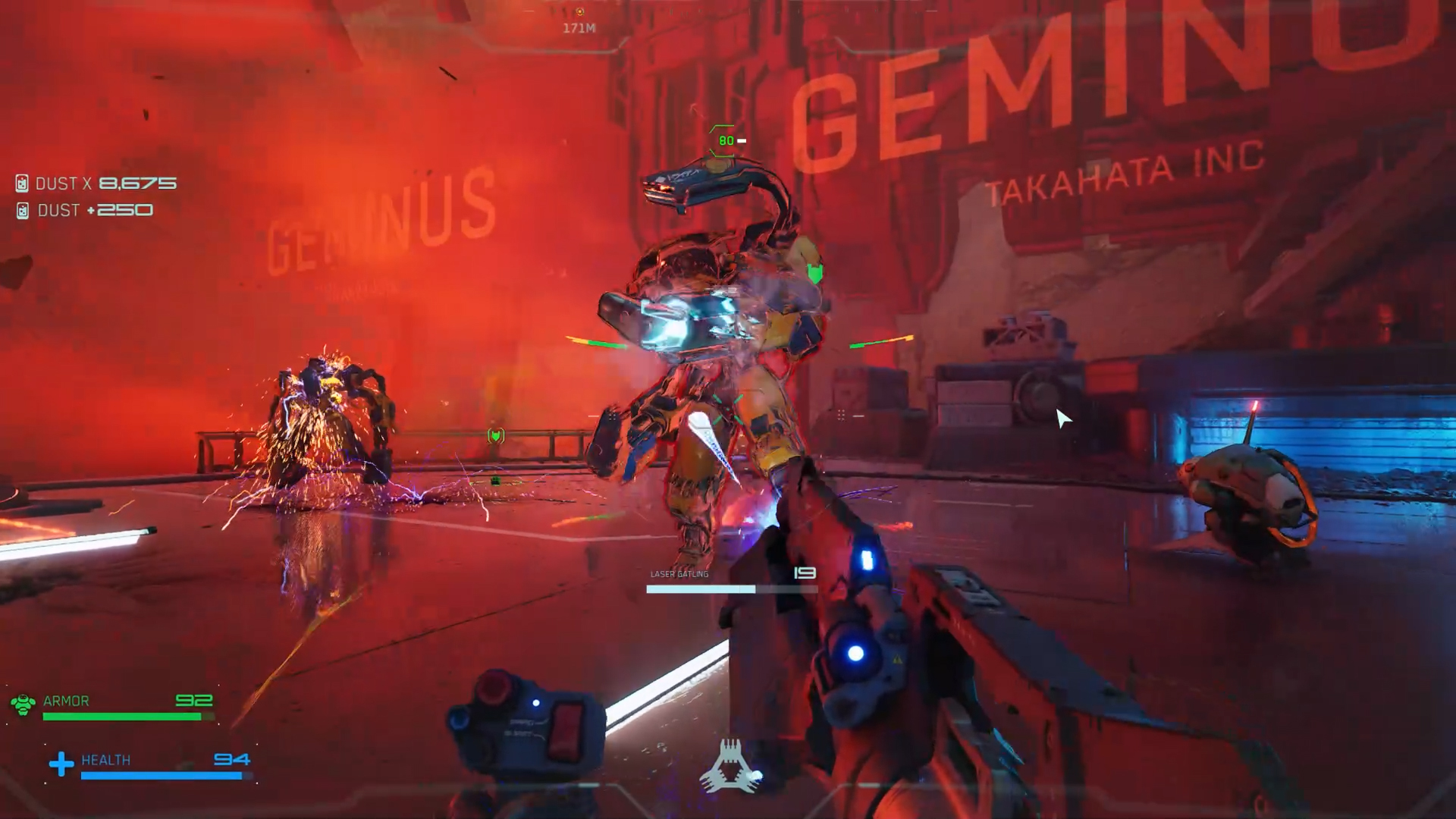Select the green armor icon
The width and height of the screenshot is (1456, 819).
tap(23, 704)
